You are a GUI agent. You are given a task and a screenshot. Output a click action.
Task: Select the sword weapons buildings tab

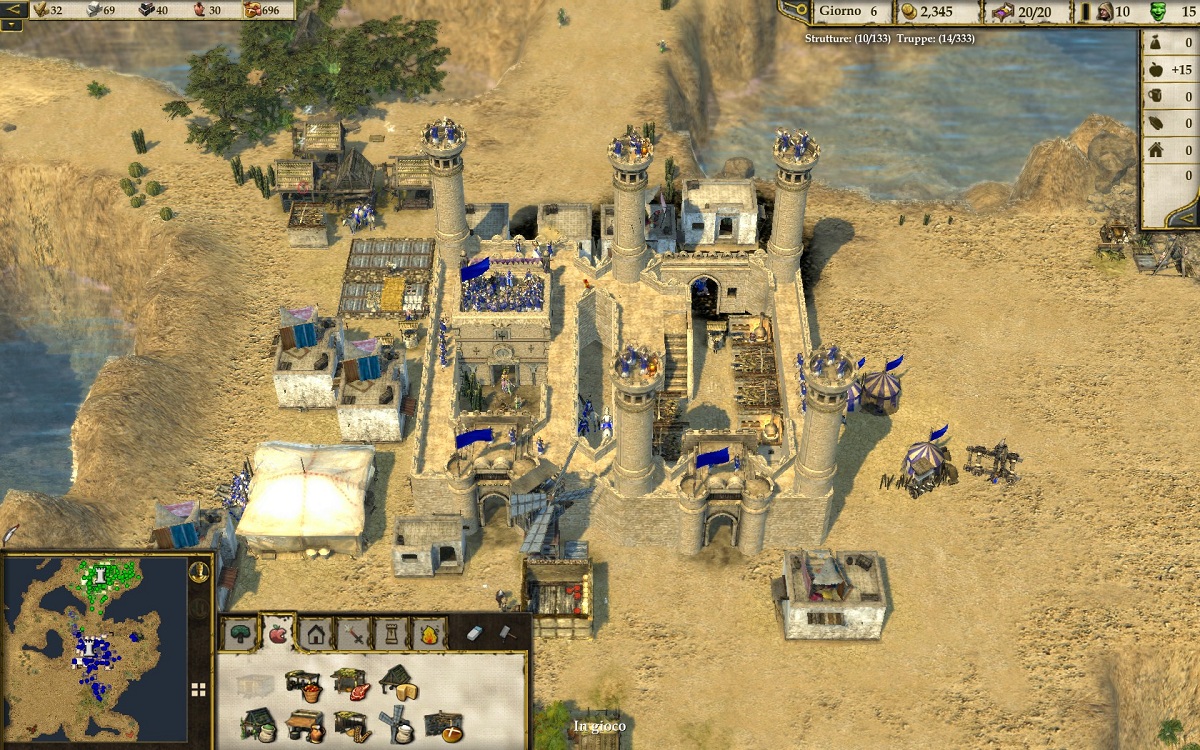click(355, 633)
